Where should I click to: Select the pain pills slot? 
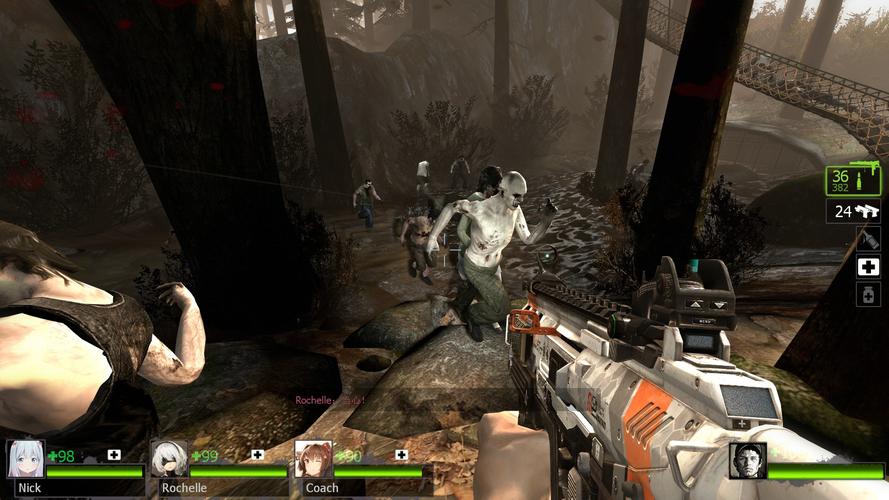pos(868,294)
